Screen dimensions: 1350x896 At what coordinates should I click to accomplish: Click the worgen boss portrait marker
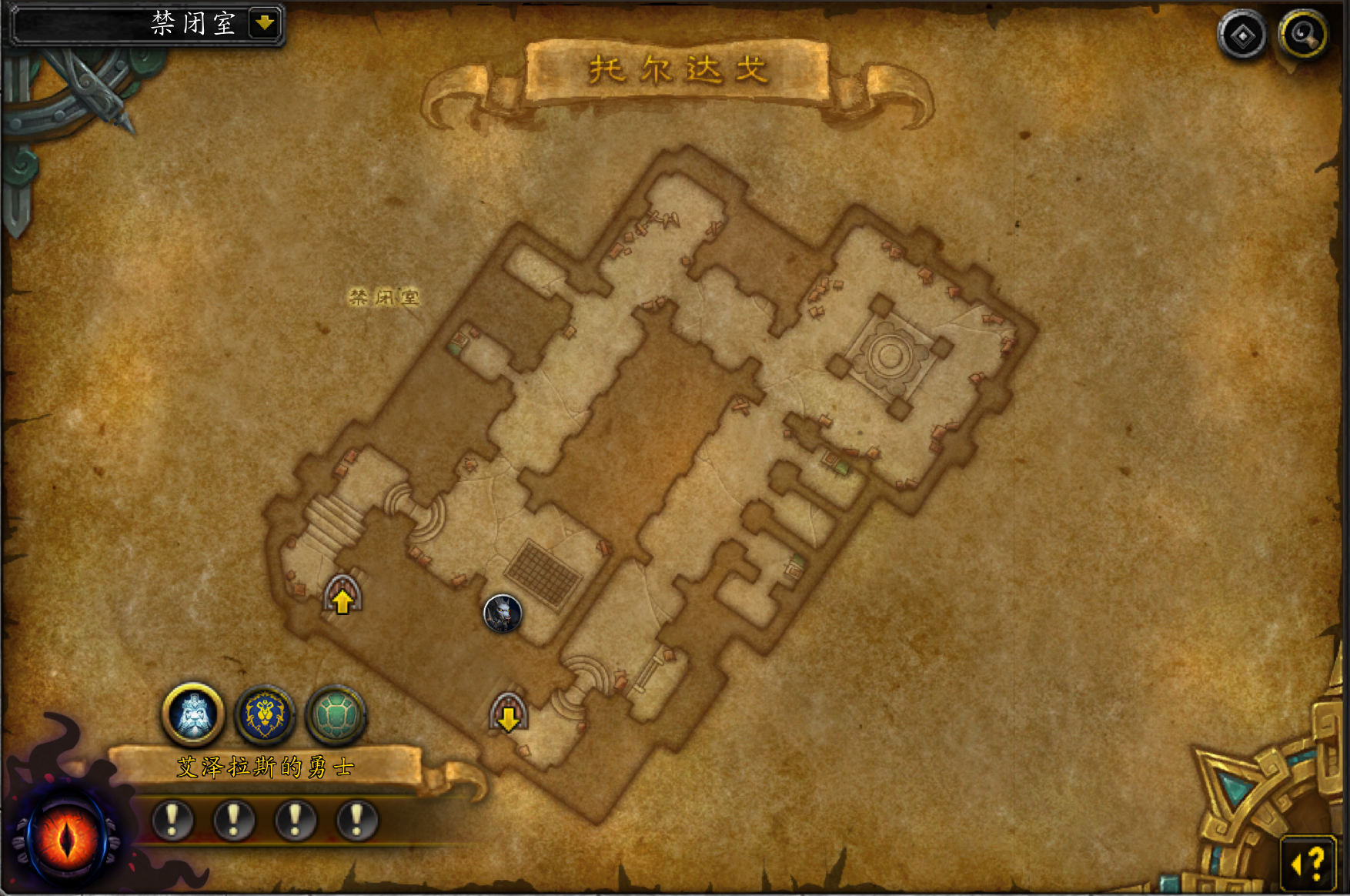[503, 613]
